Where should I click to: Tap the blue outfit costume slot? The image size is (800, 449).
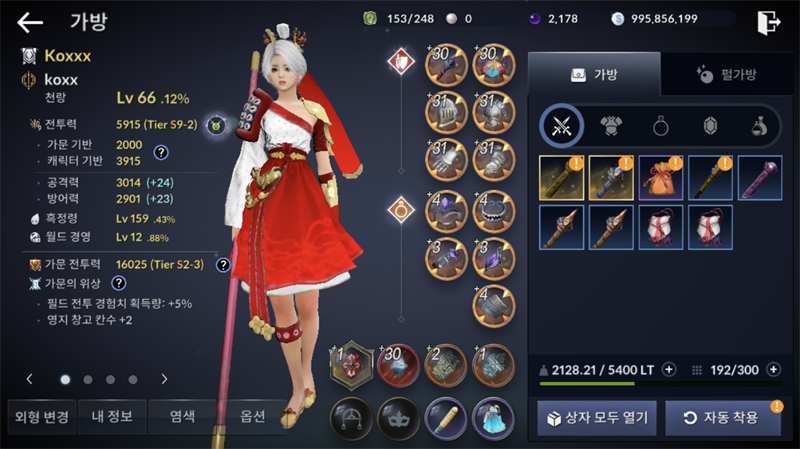point(492,417)
